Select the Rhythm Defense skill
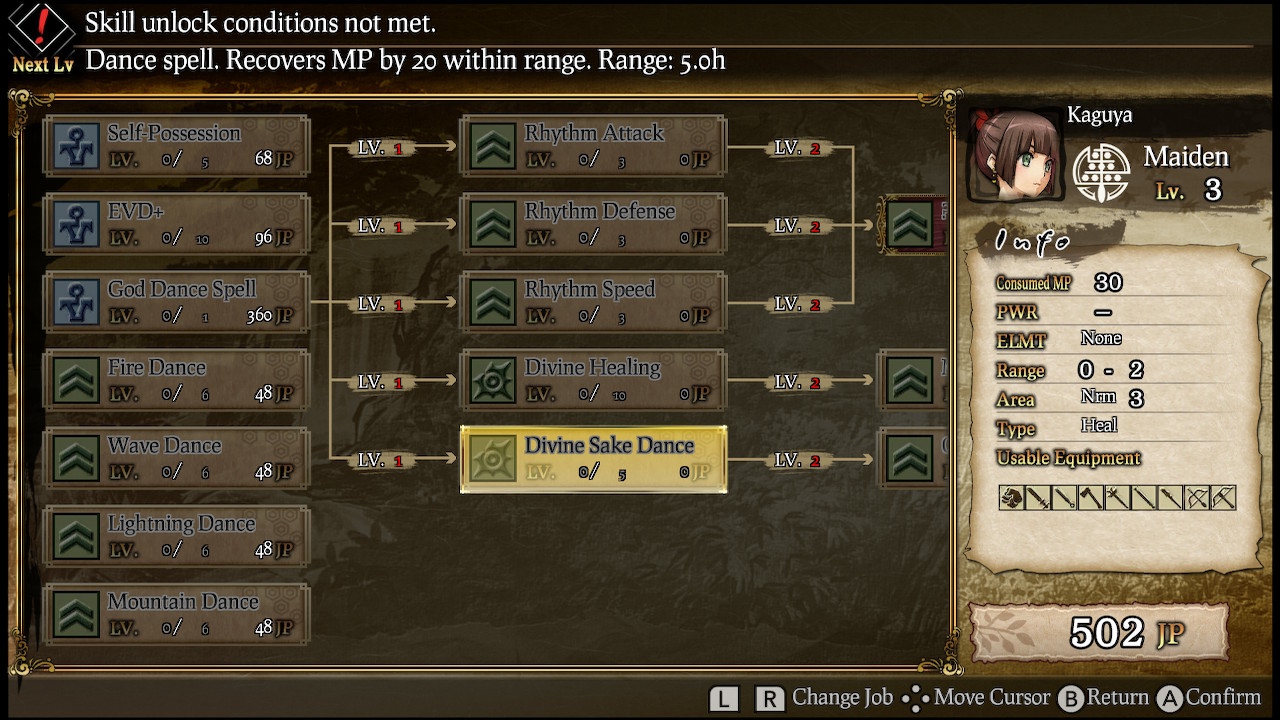1280x720 pixels. click(593, 224)
